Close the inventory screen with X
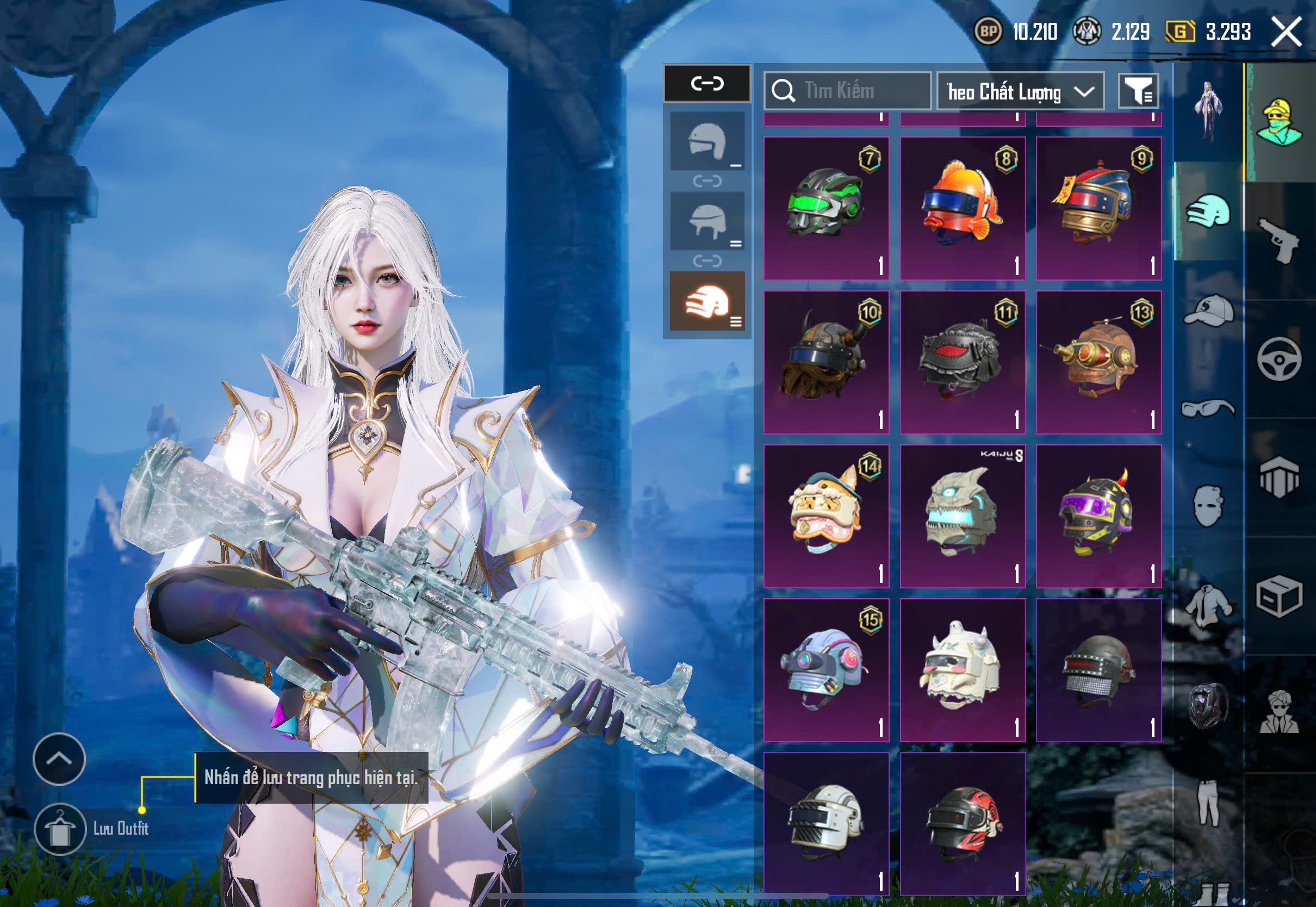Viewport: 1316px width, 907px height. click(1286, 31)
